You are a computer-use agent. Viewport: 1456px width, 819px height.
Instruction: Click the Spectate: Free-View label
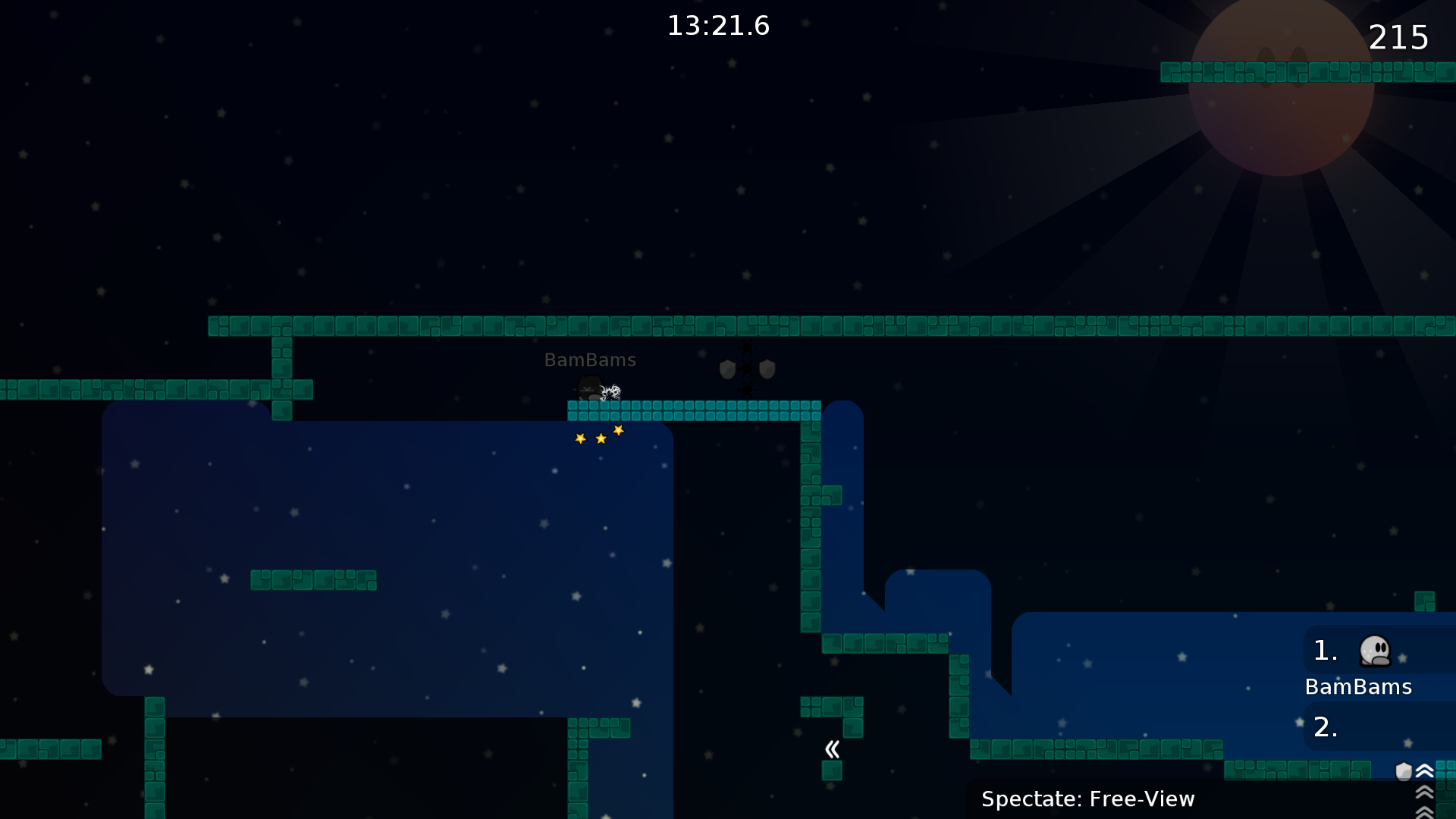[1087, 799]
